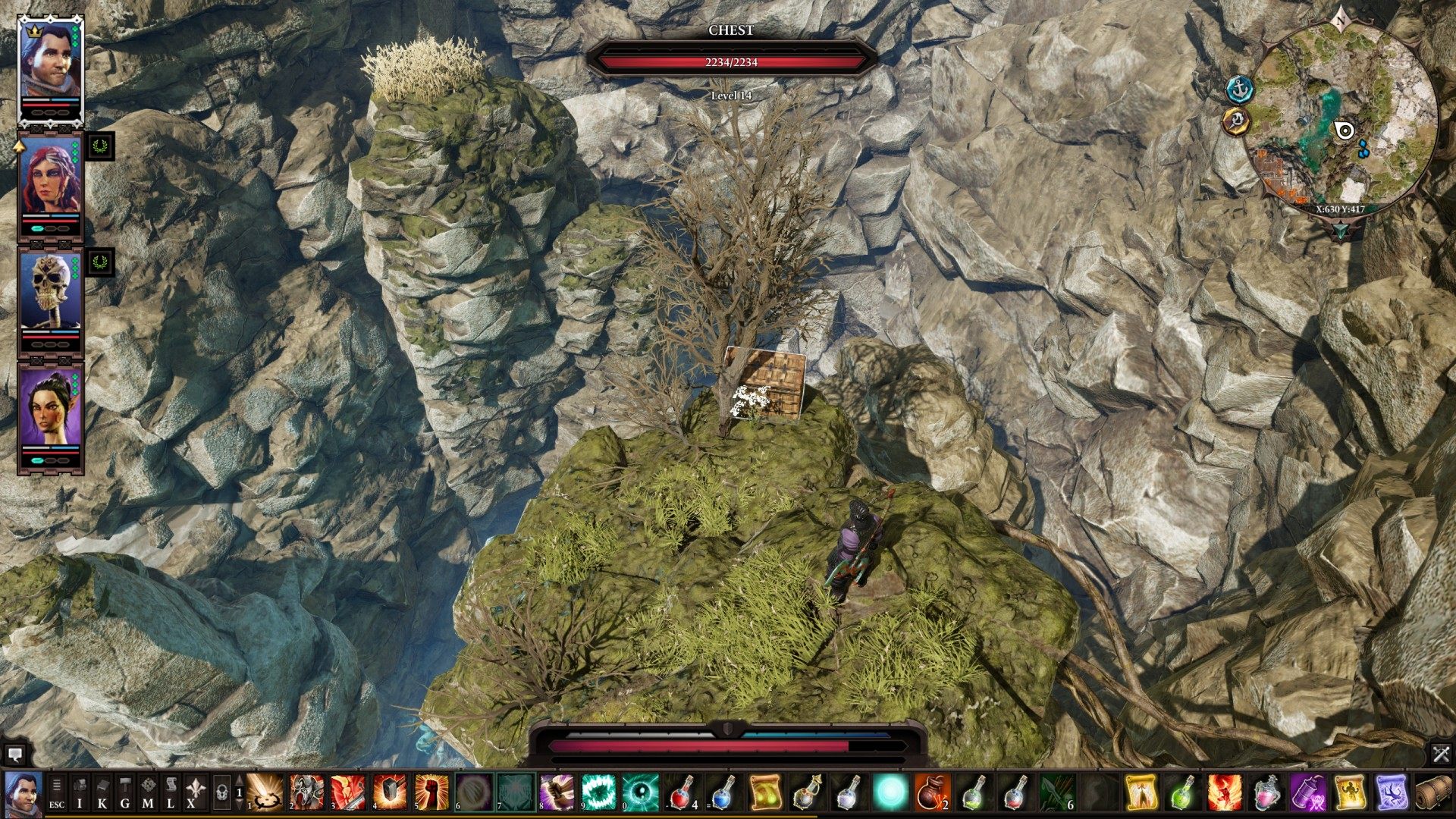The width and height of the screenshot is (1456, 819).
Task: Activate the gold flame icon beside minimap
Action: click(x=1236, y=121)
